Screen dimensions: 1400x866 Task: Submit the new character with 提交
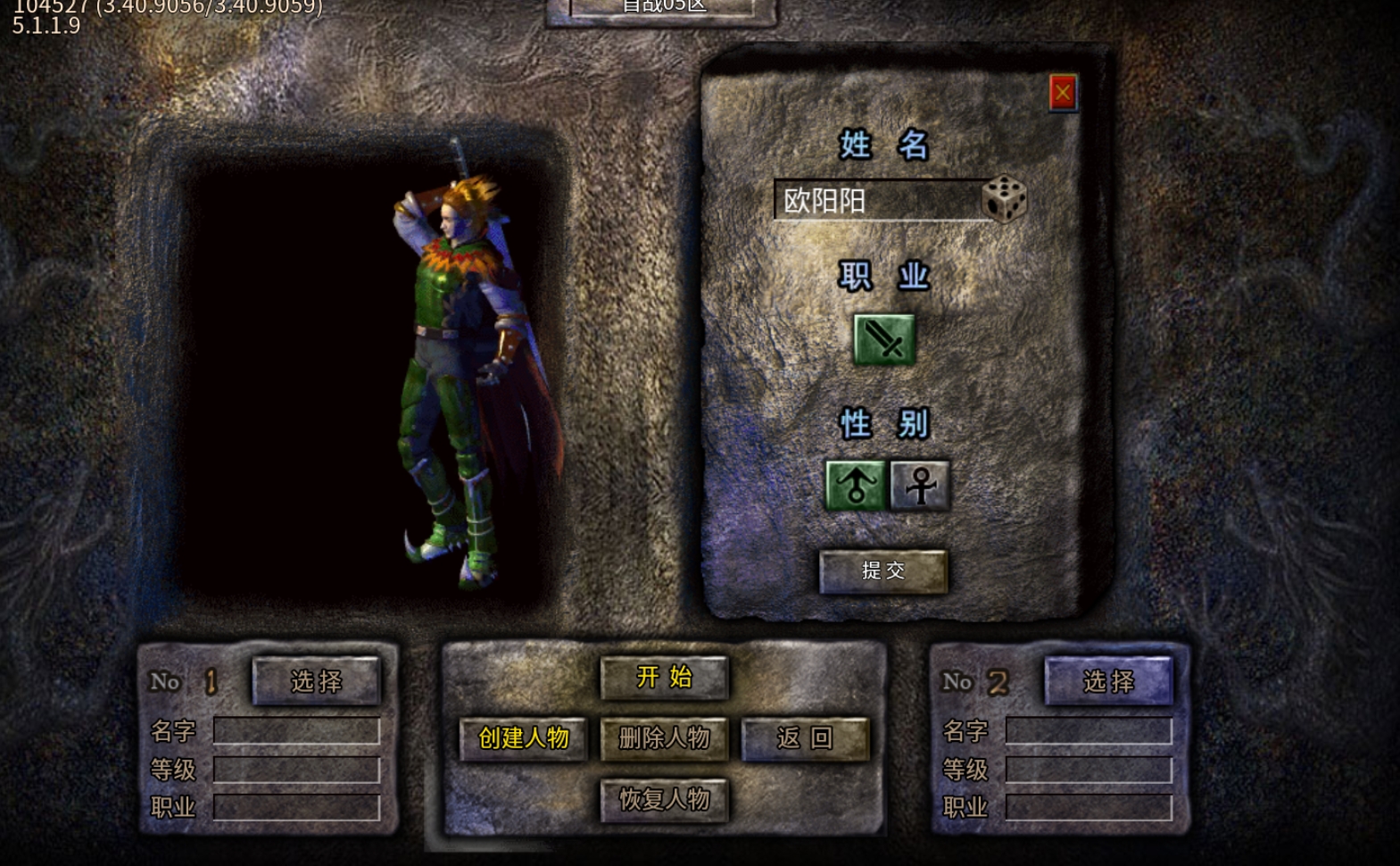click(882, 570)
